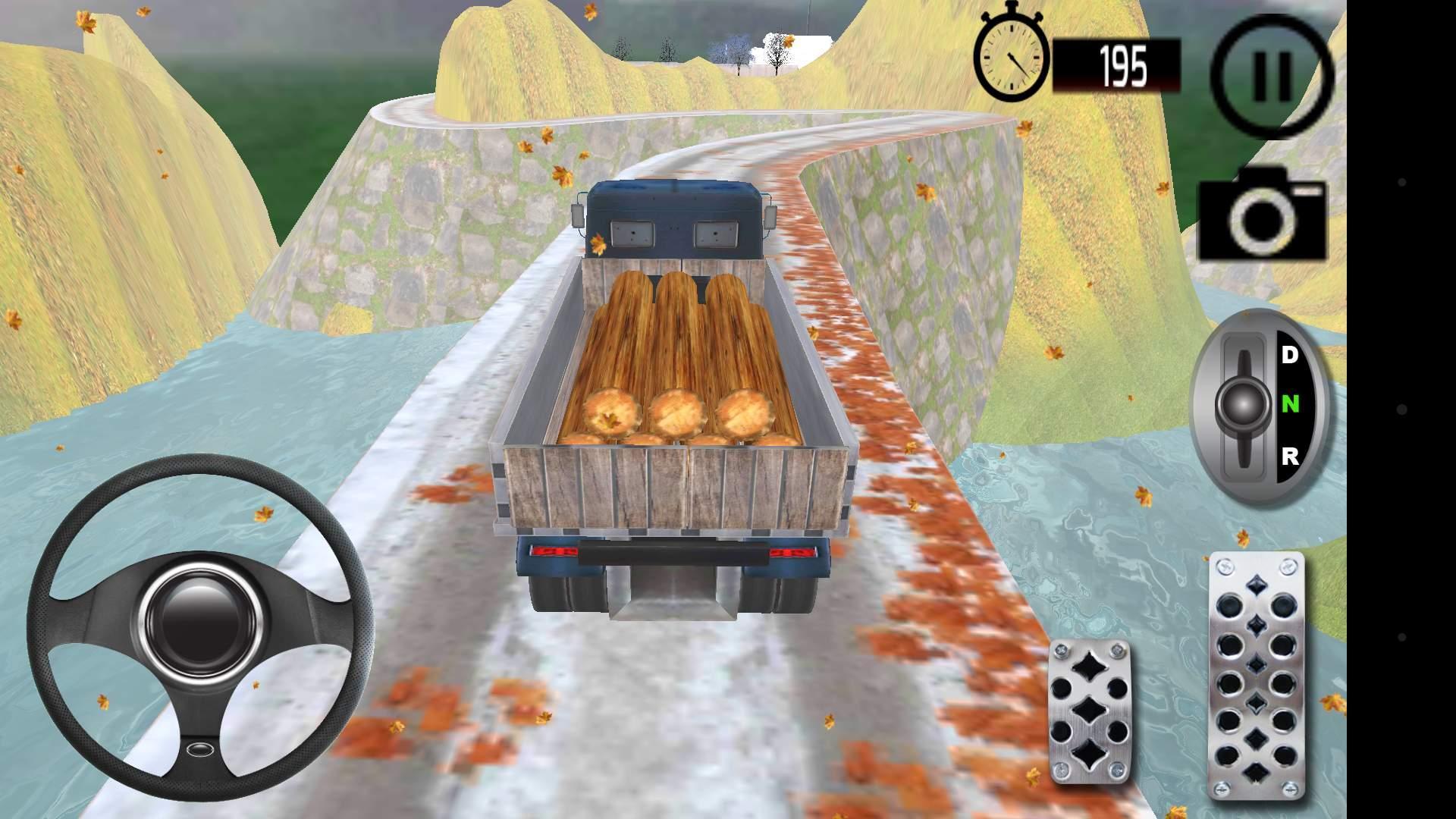
Task: Shift gear to D for drive
Action: pyautogui.click(x=1289, y=355)
